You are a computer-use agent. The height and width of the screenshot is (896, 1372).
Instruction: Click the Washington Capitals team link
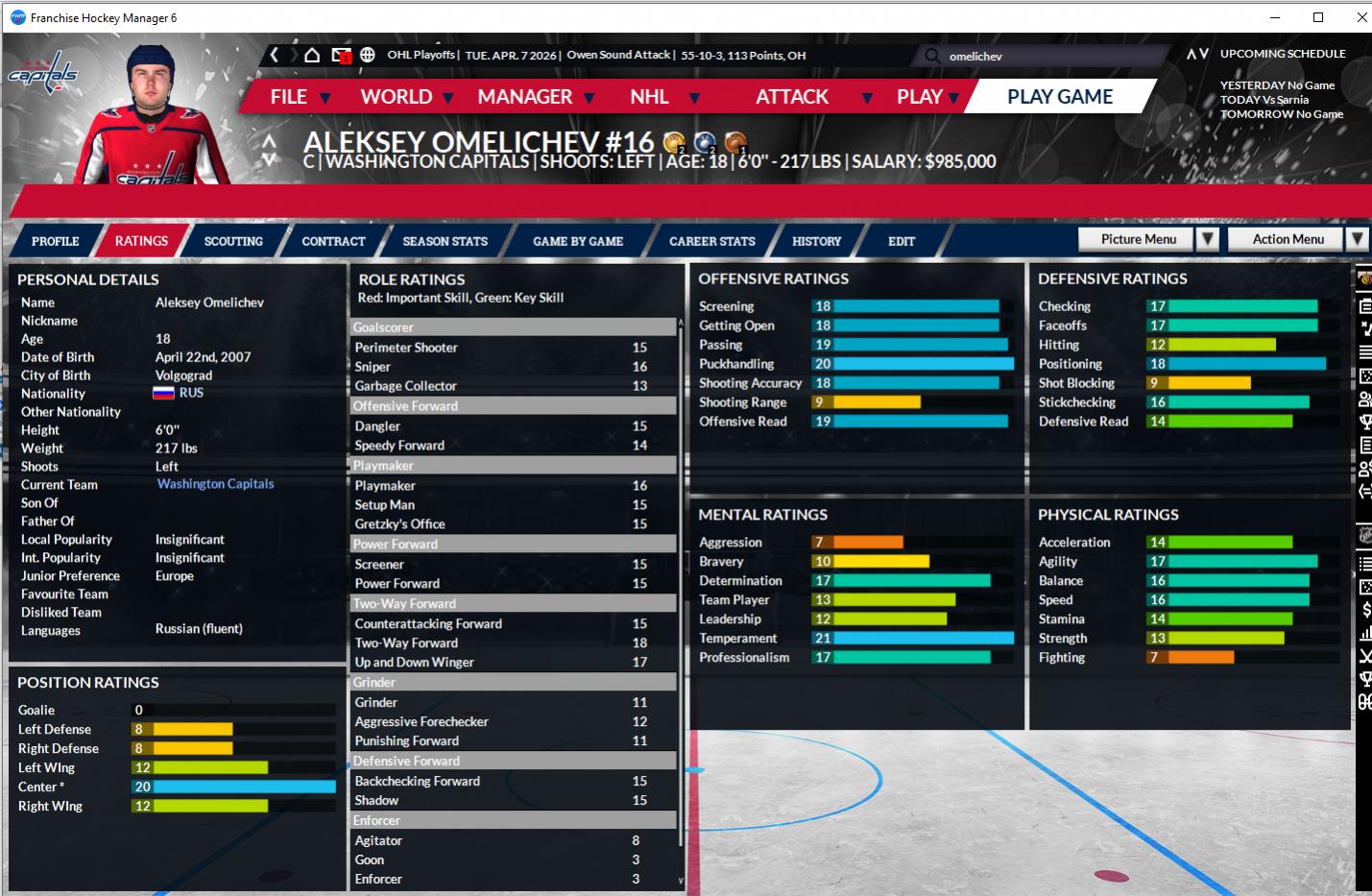(x=215, y=484)
